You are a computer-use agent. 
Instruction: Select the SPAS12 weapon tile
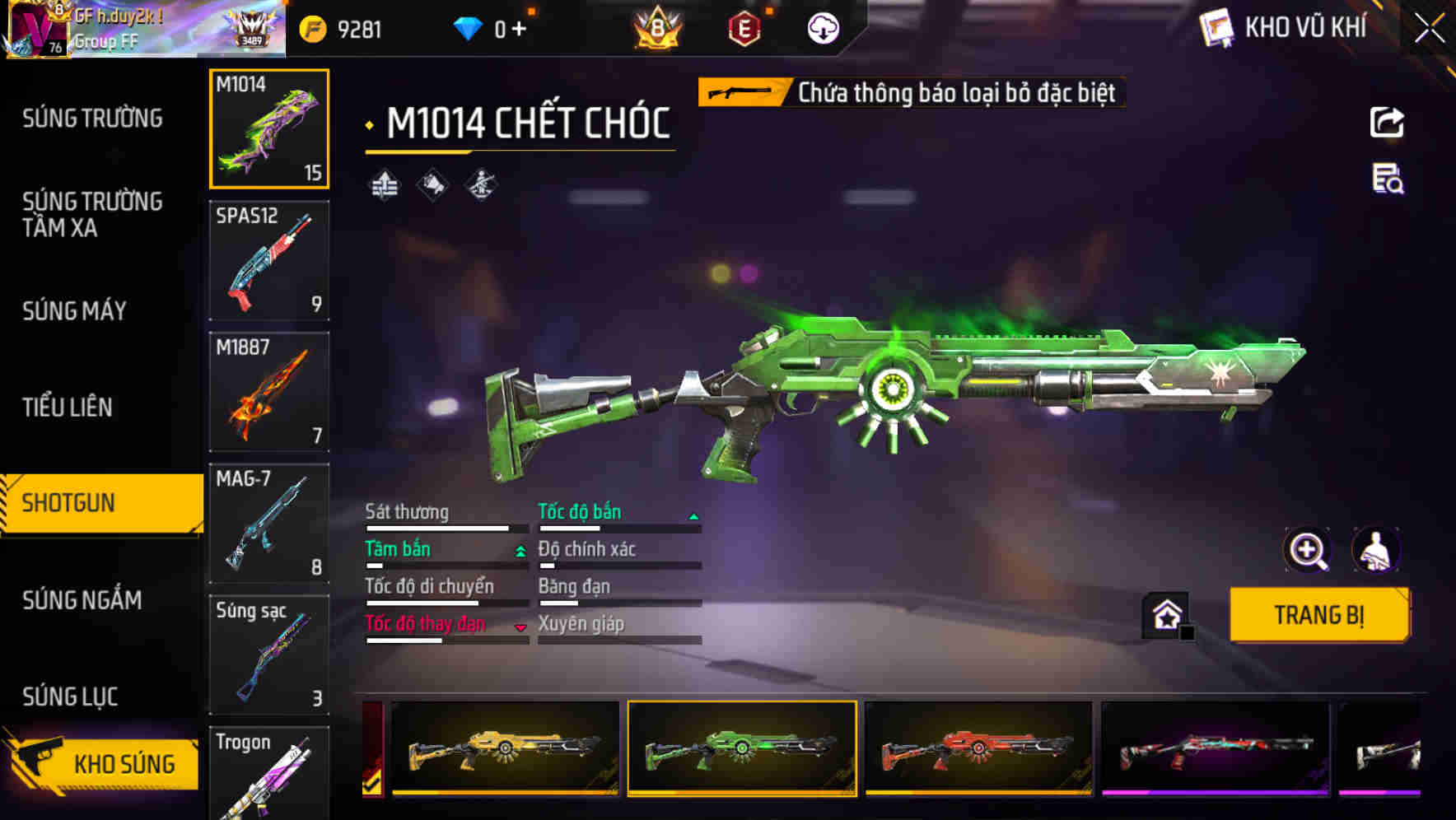(x=269, y=260)
